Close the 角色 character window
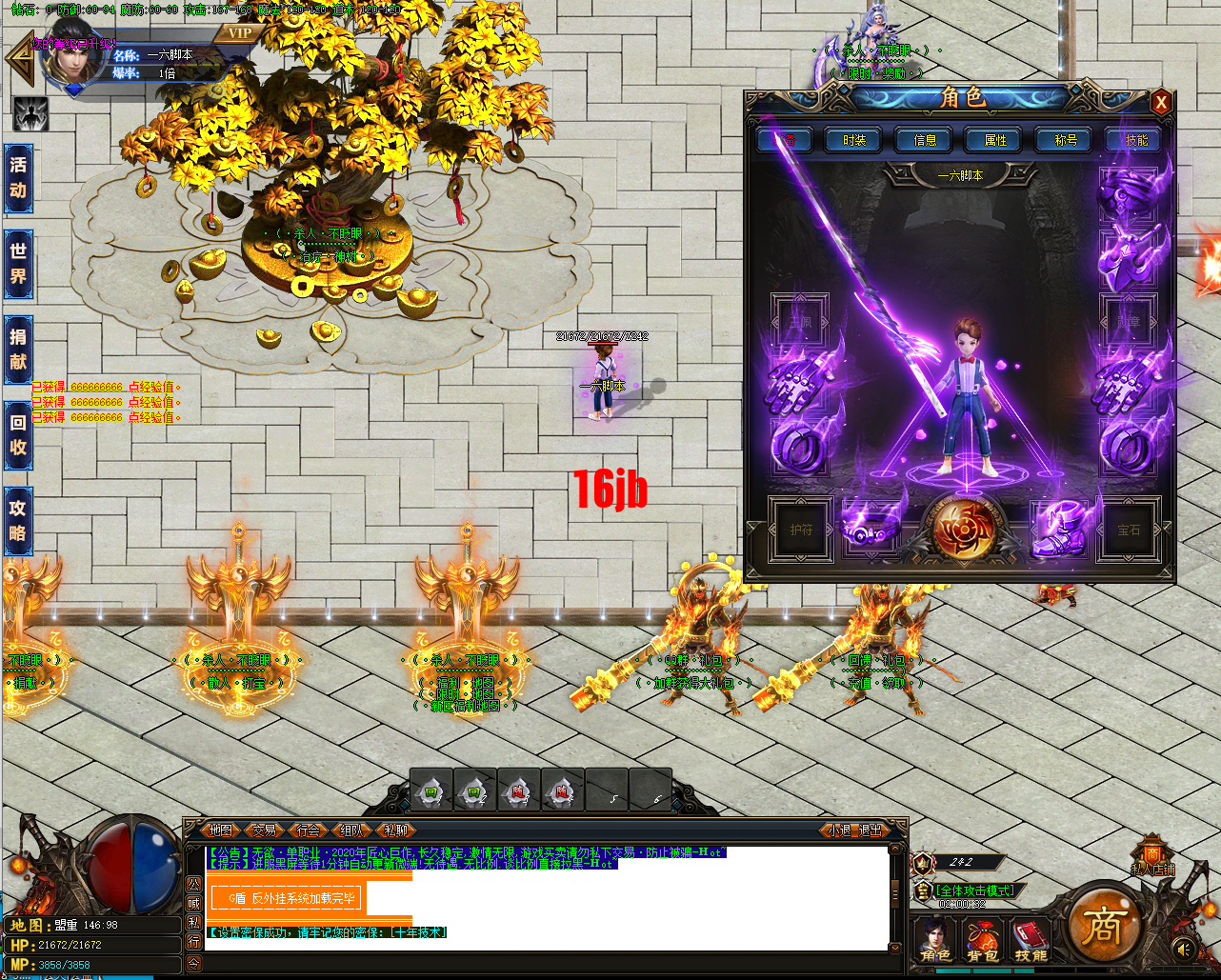The image size is (1221, 980). [1160, 102]
